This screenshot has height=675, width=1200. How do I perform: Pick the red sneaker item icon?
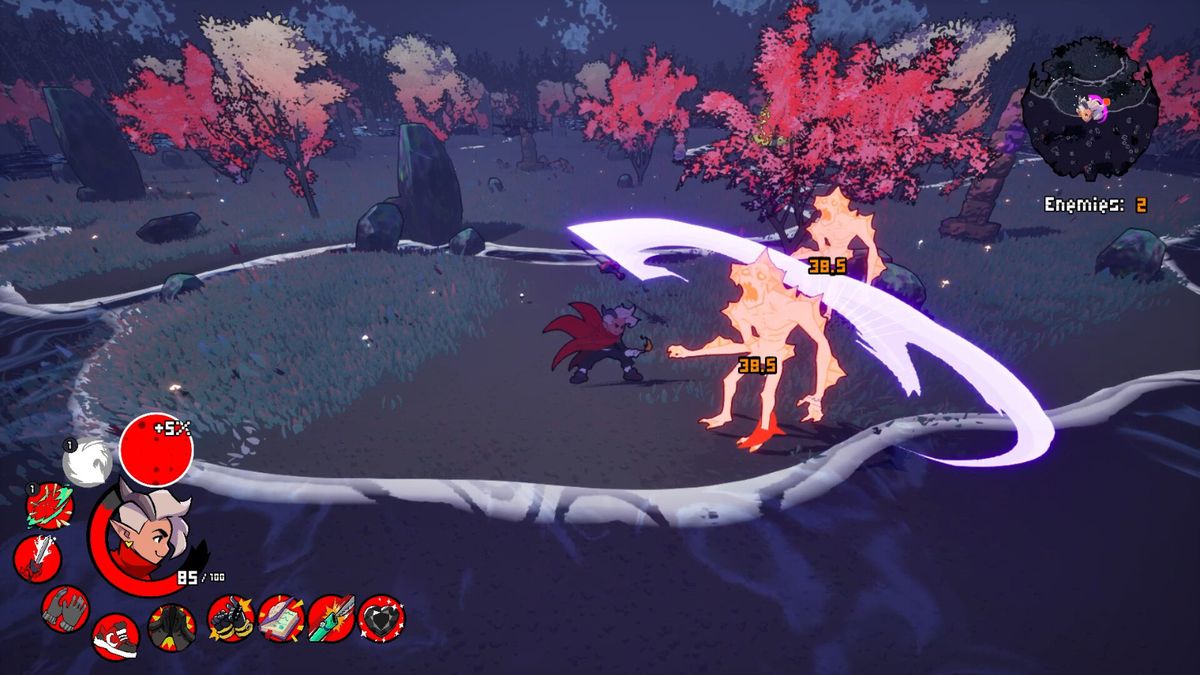pyautogui.click(x=115, y=636)
